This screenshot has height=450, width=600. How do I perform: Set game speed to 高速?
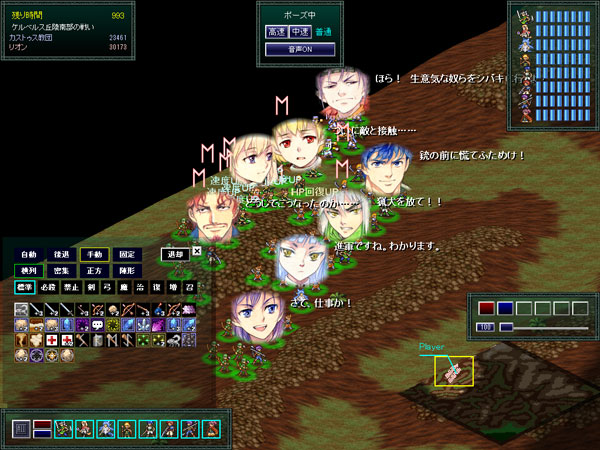275,32
